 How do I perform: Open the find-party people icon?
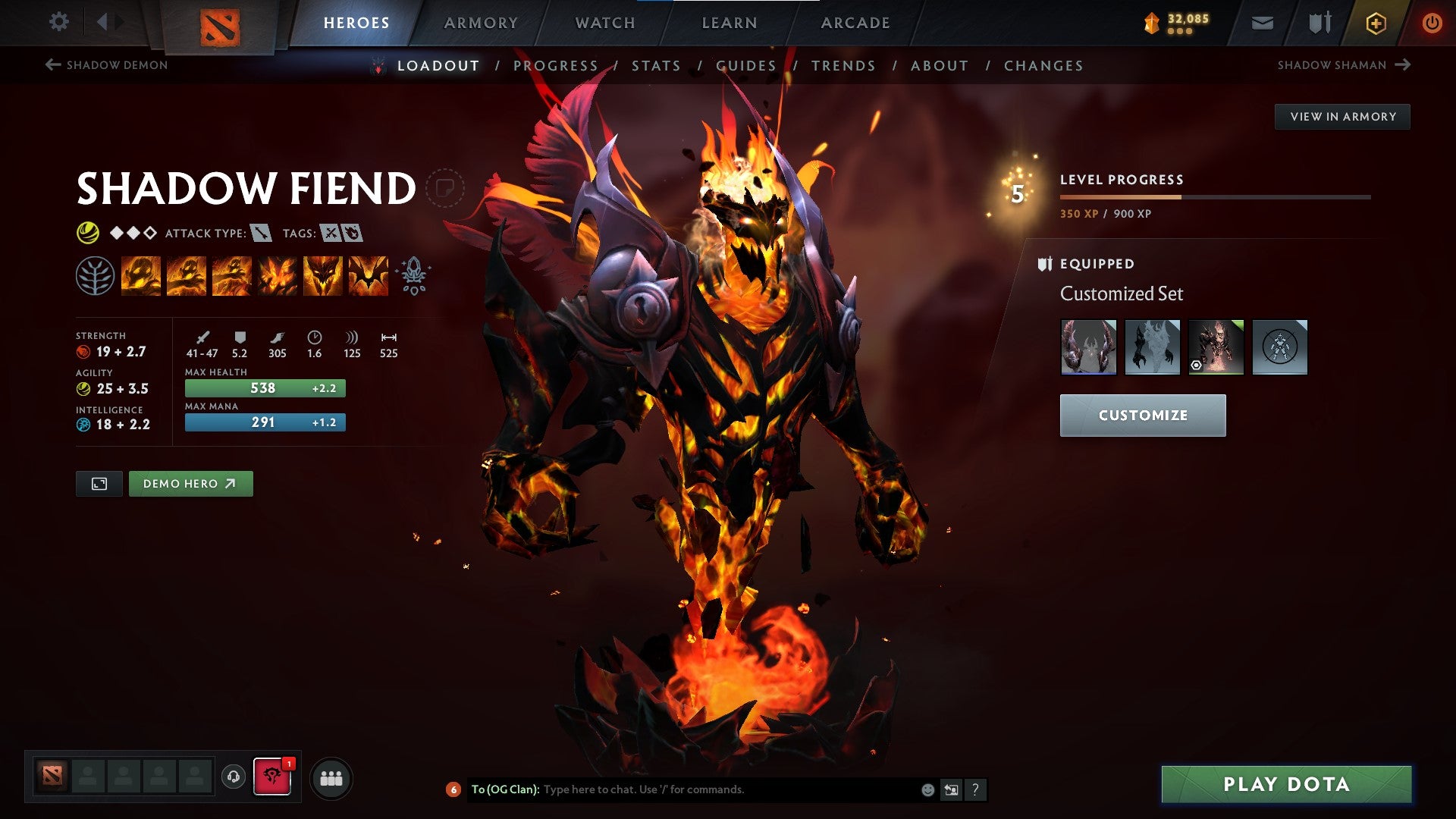[331, 778]
